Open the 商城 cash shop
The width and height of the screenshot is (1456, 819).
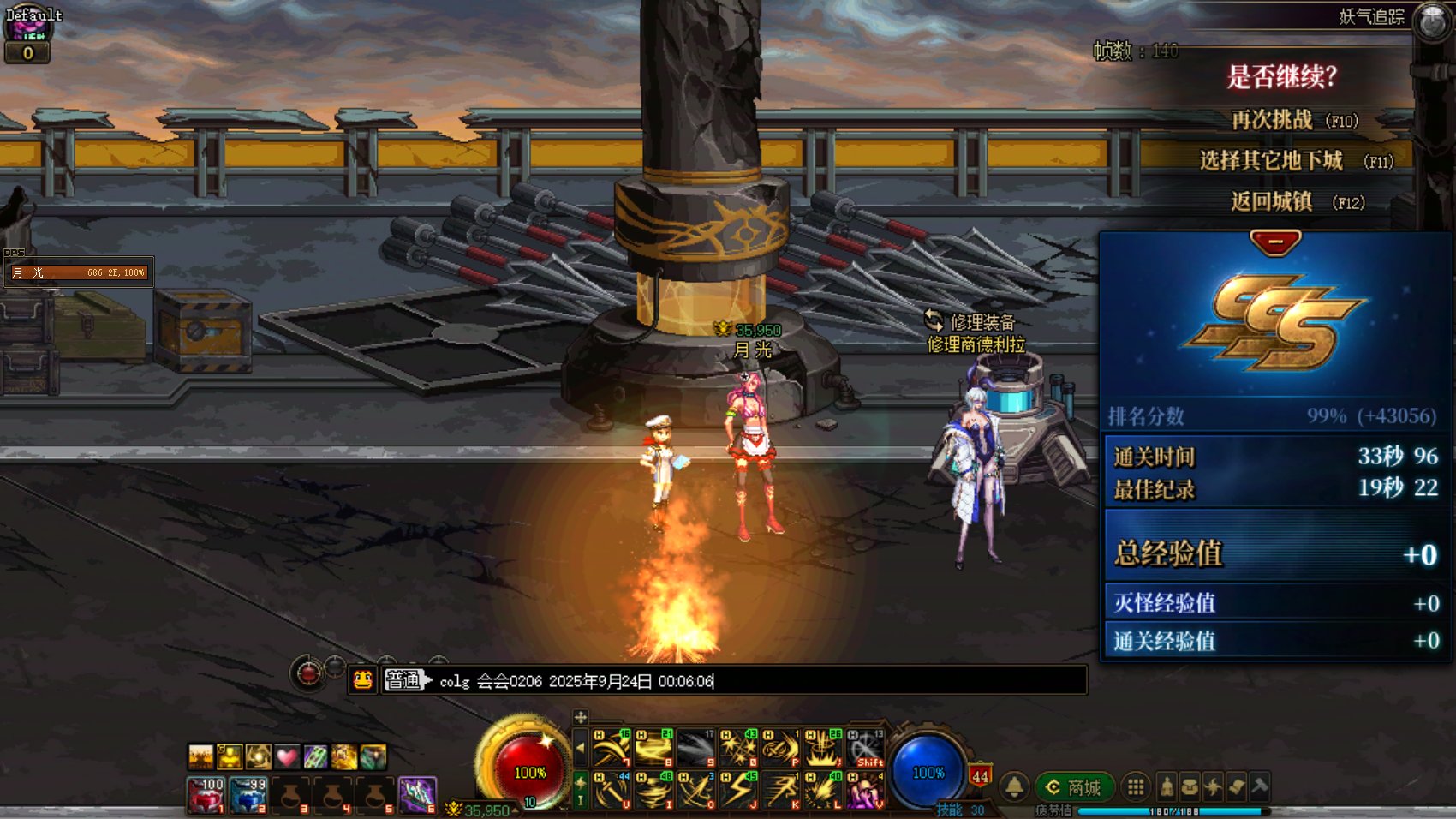click(x=1074, y=786)
